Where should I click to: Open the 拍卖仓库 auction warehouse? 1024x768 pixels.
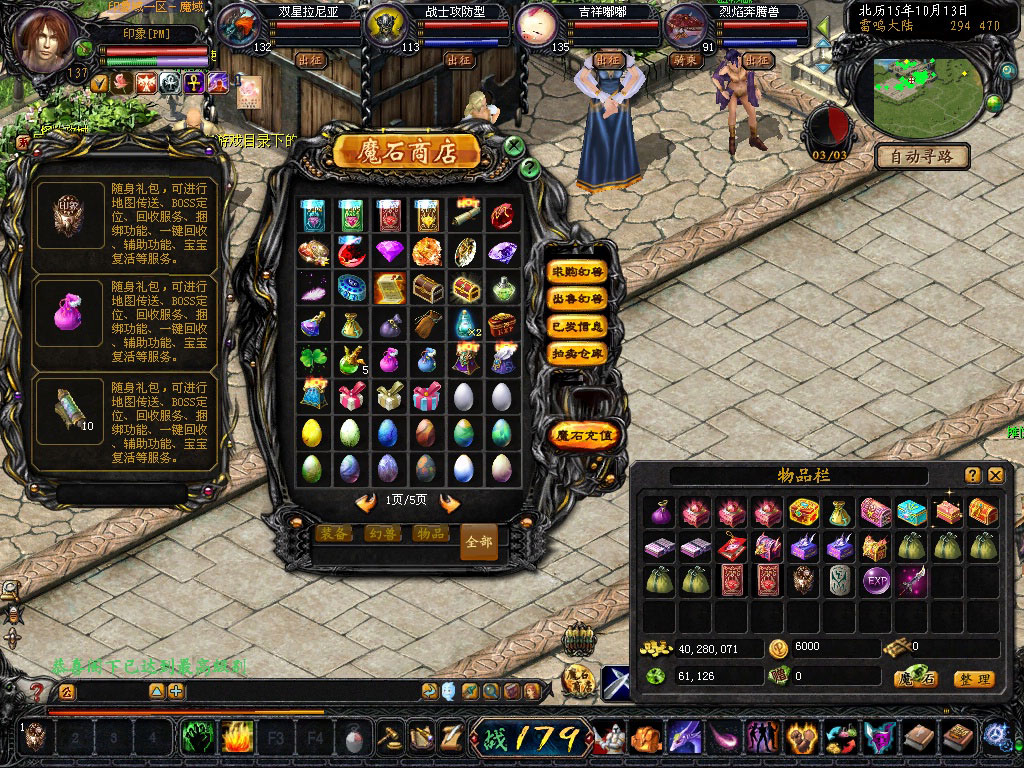[578, 353]
